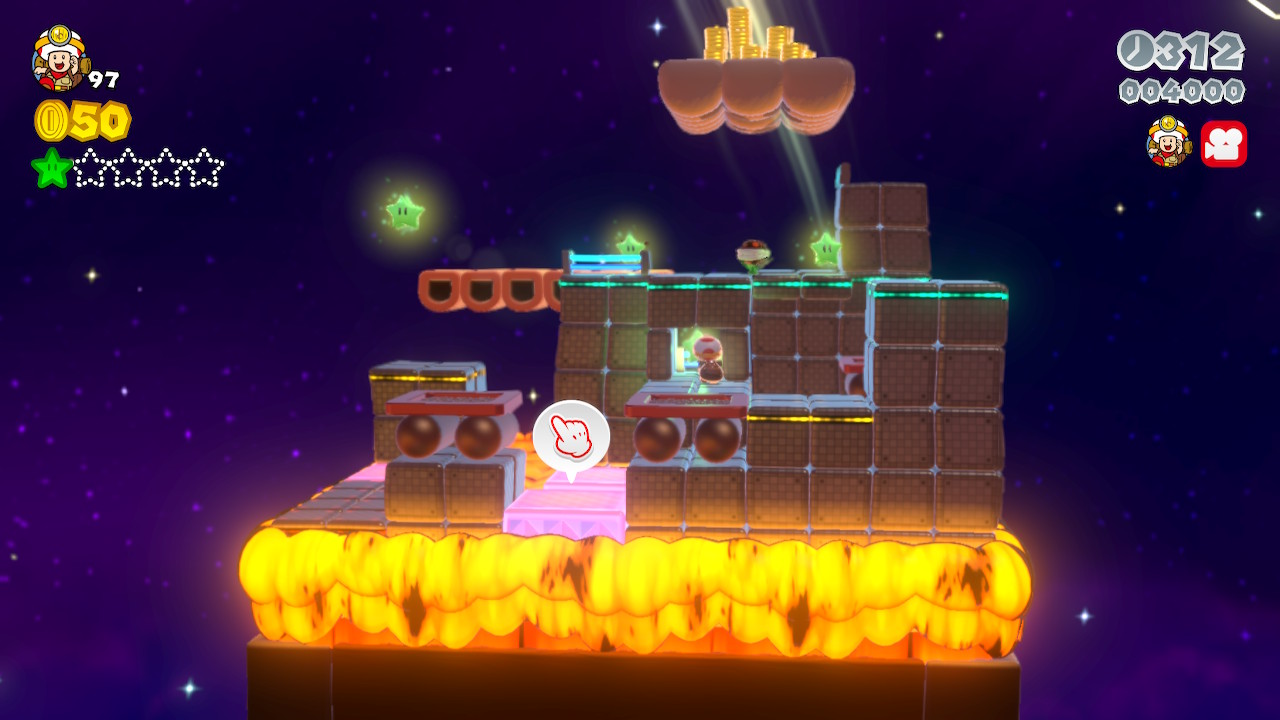Select the Captain Toad lives icon
1280x720 pixels.
click(59, 58)
